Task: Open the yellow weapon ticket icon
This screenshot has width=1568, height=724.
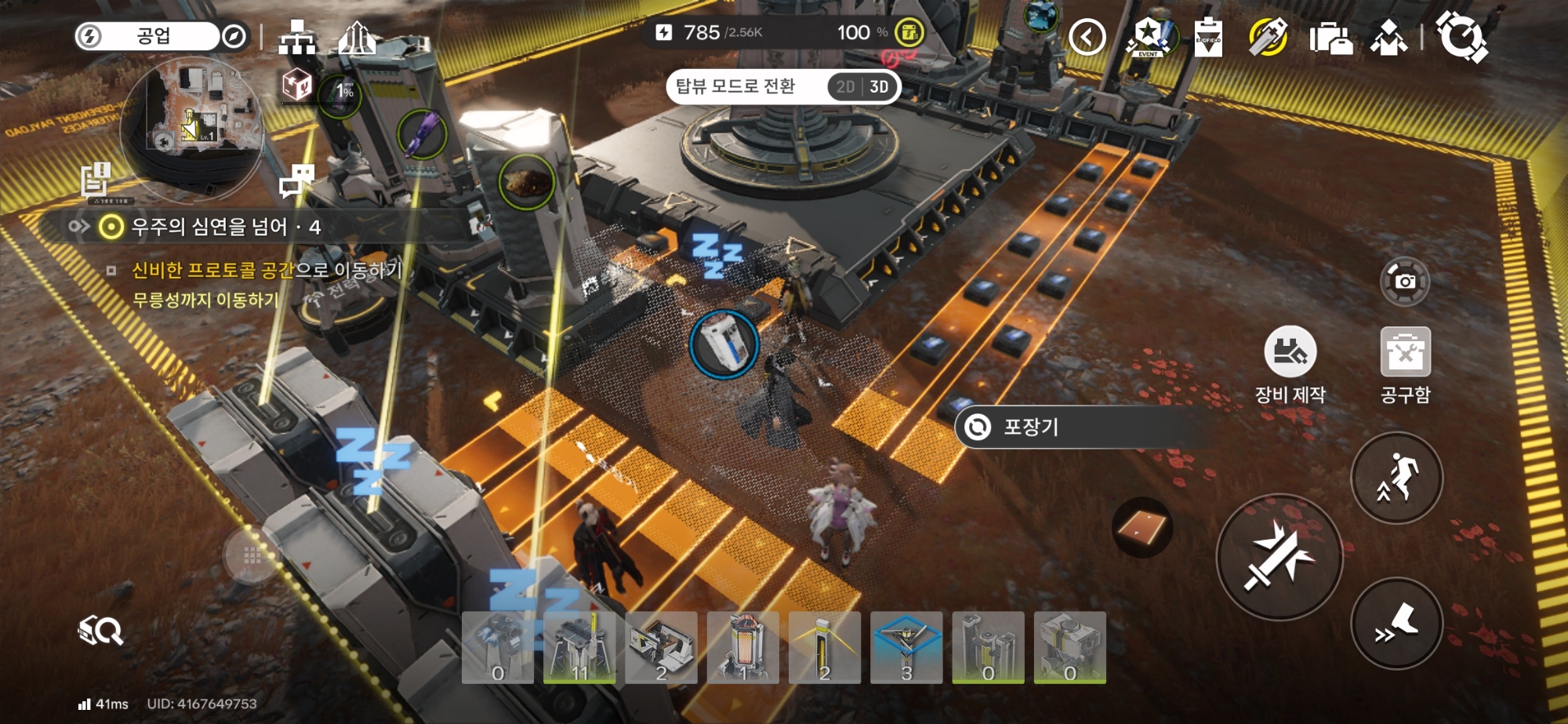Action: (1269, 37)
